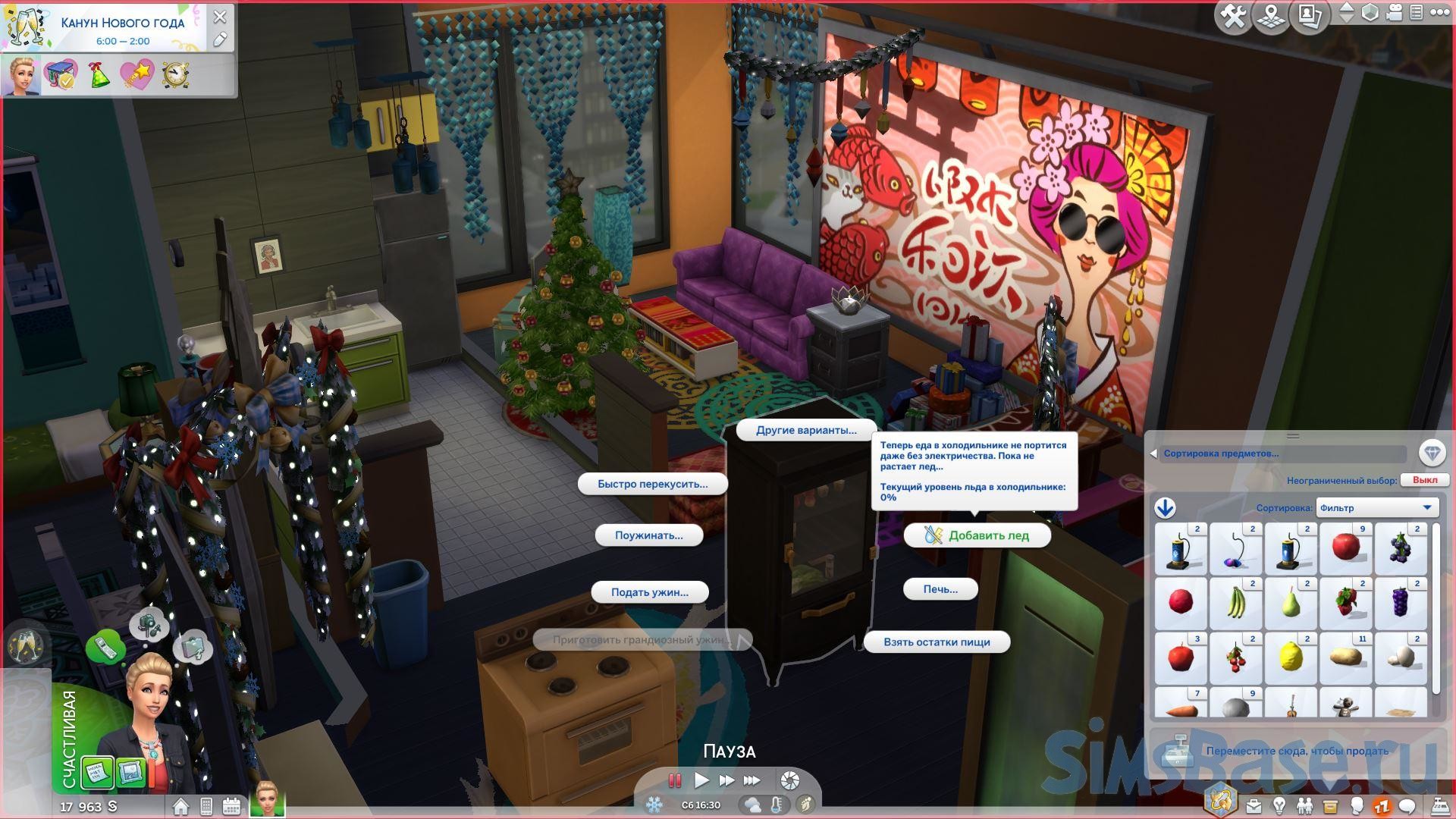The width and height of the screenshot is (1456, 819).
Task: Click the blue down-arrow inventory button
Action: click(x=1165, y=508)
